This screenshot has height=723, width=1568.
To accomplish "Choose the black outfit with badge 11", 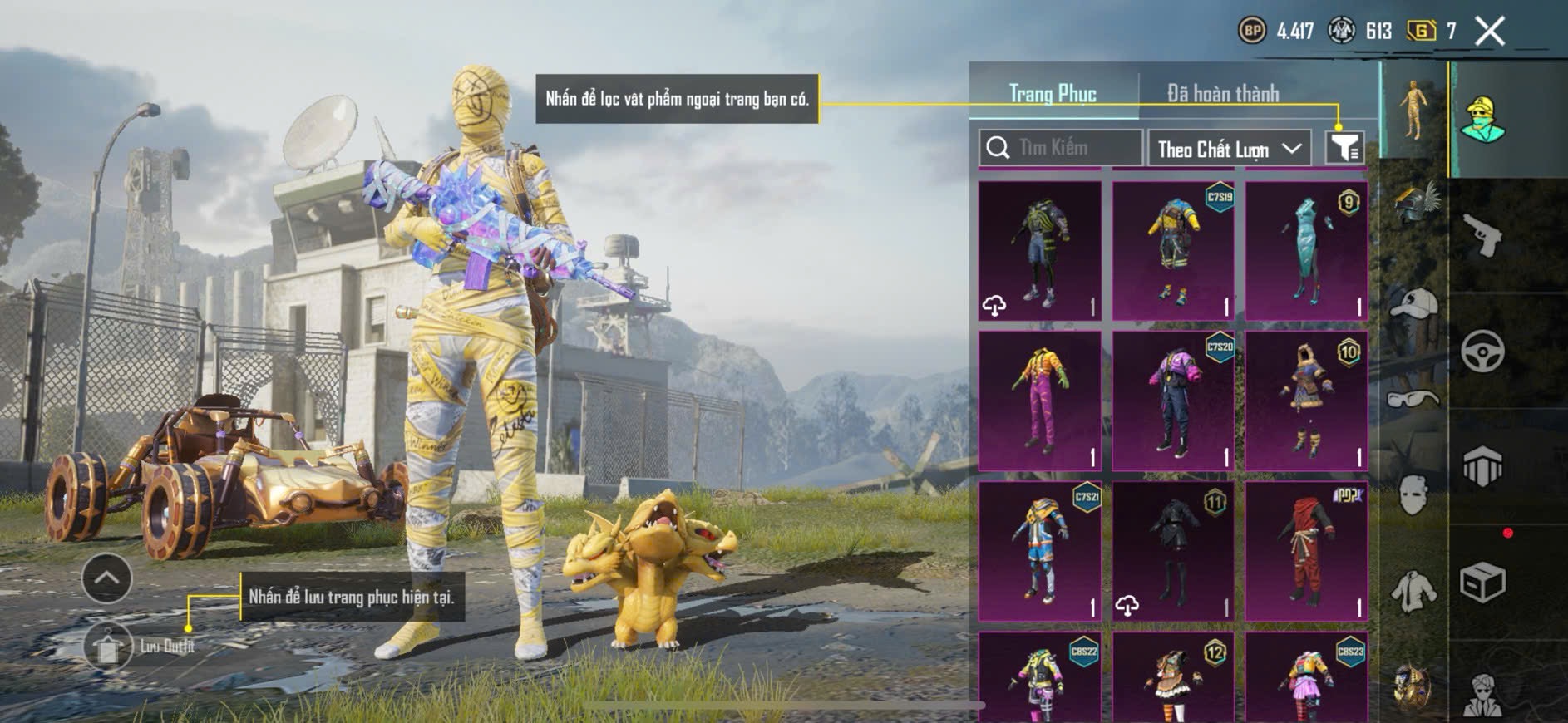I will pyautogui.click(x=1173, y=550).
